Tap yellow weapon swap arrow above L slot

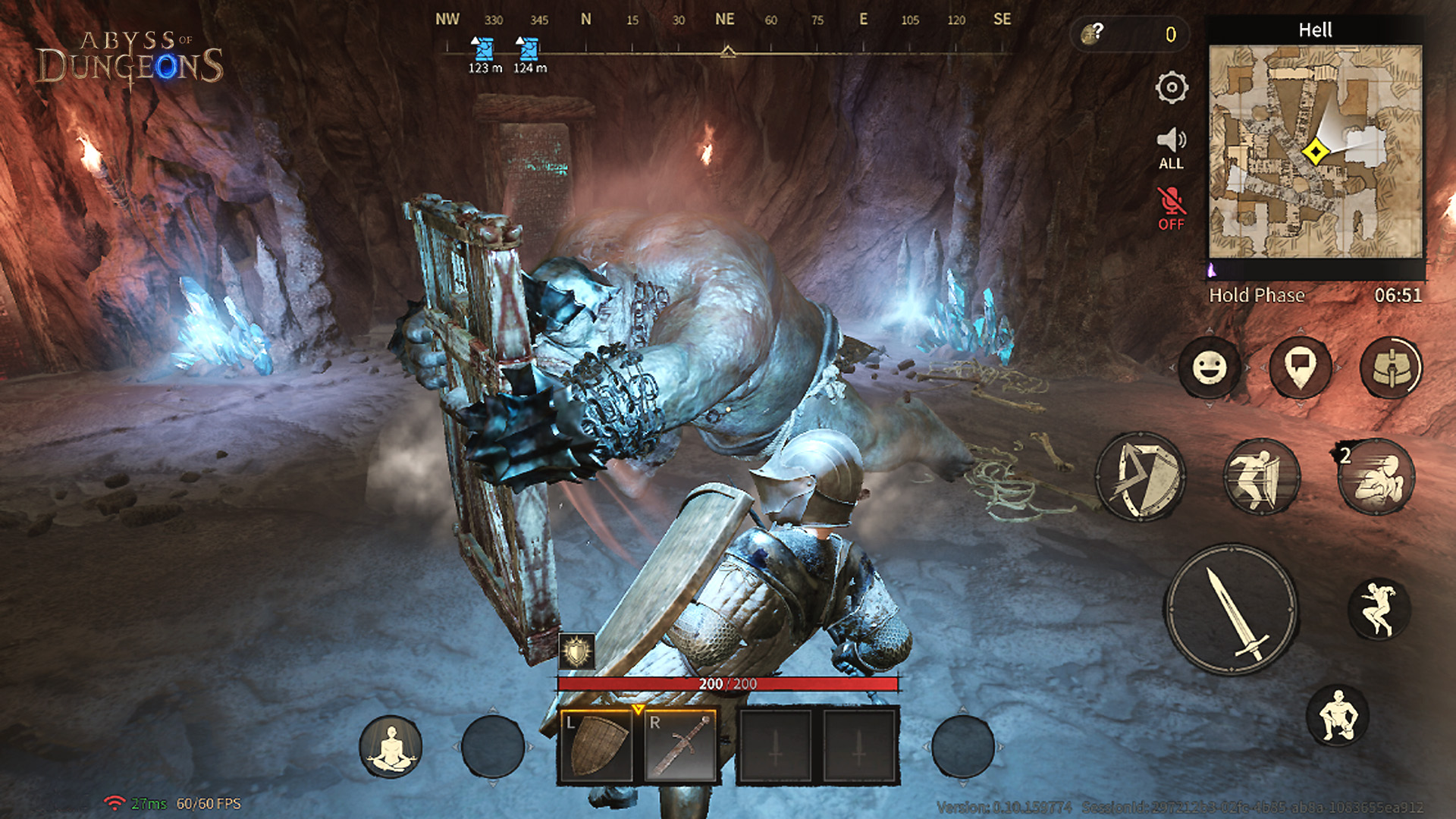[639, 708]
